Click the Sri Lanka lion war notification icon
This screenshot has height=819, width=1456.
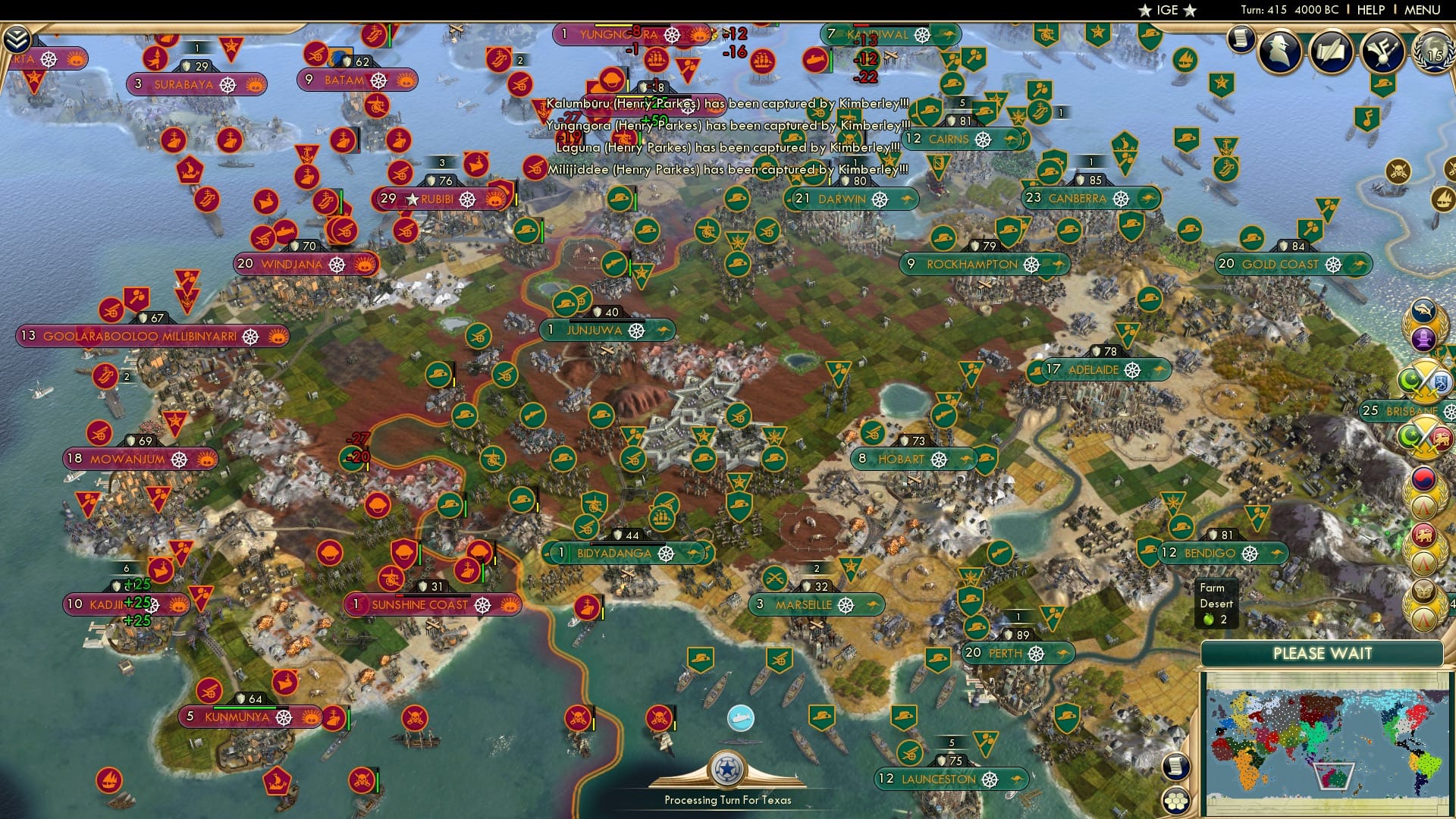[1425, 536]
